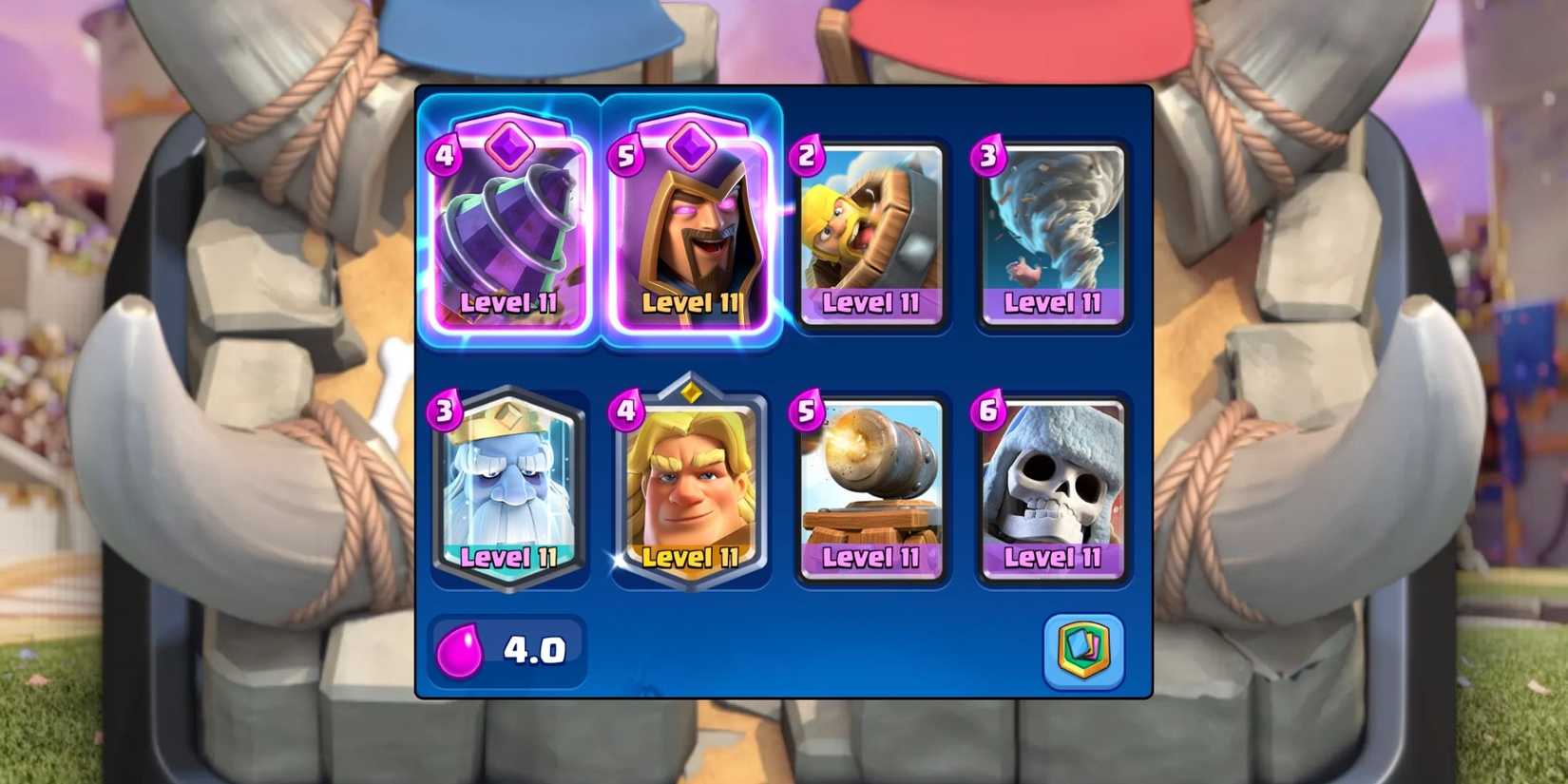Select the Tornado spell card
1568x784 pixels.
[1052, 233]
